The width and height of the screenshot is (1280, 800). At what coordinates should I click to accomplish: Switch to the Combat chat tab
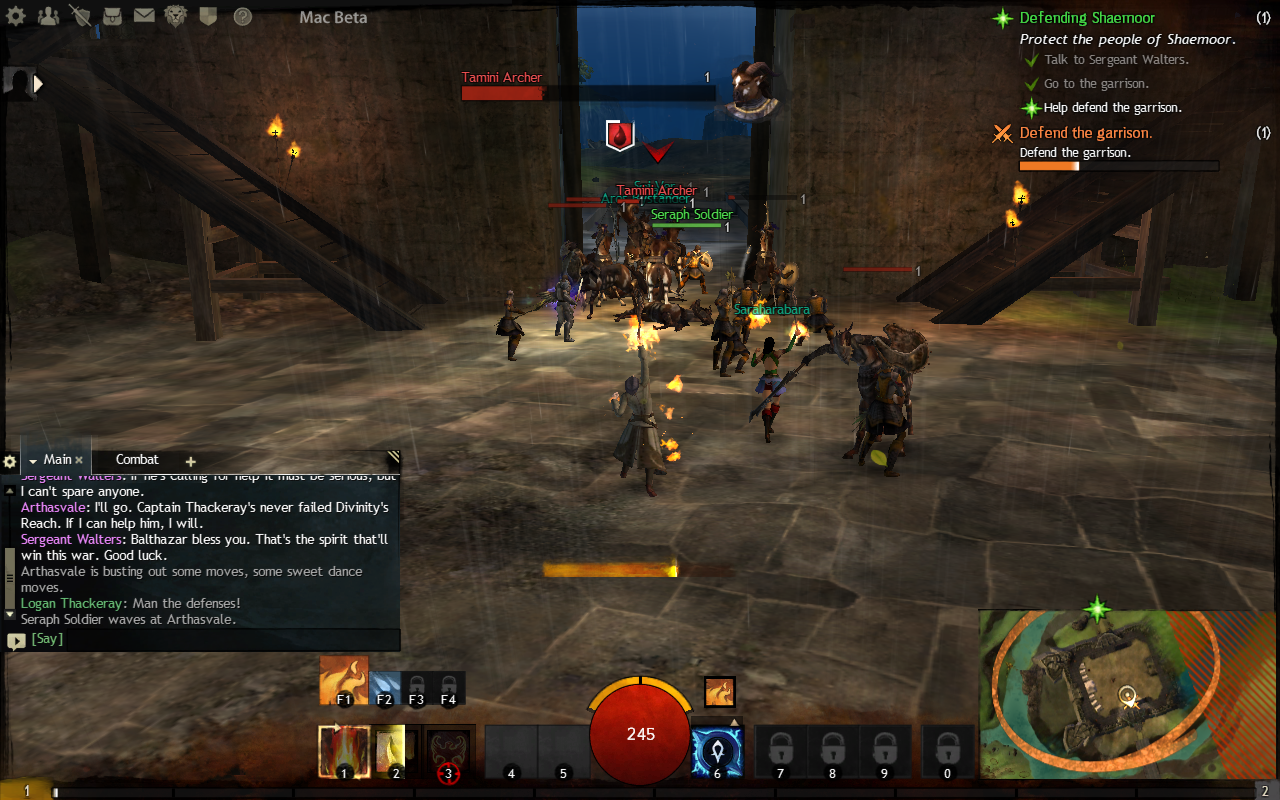(137, 460)
